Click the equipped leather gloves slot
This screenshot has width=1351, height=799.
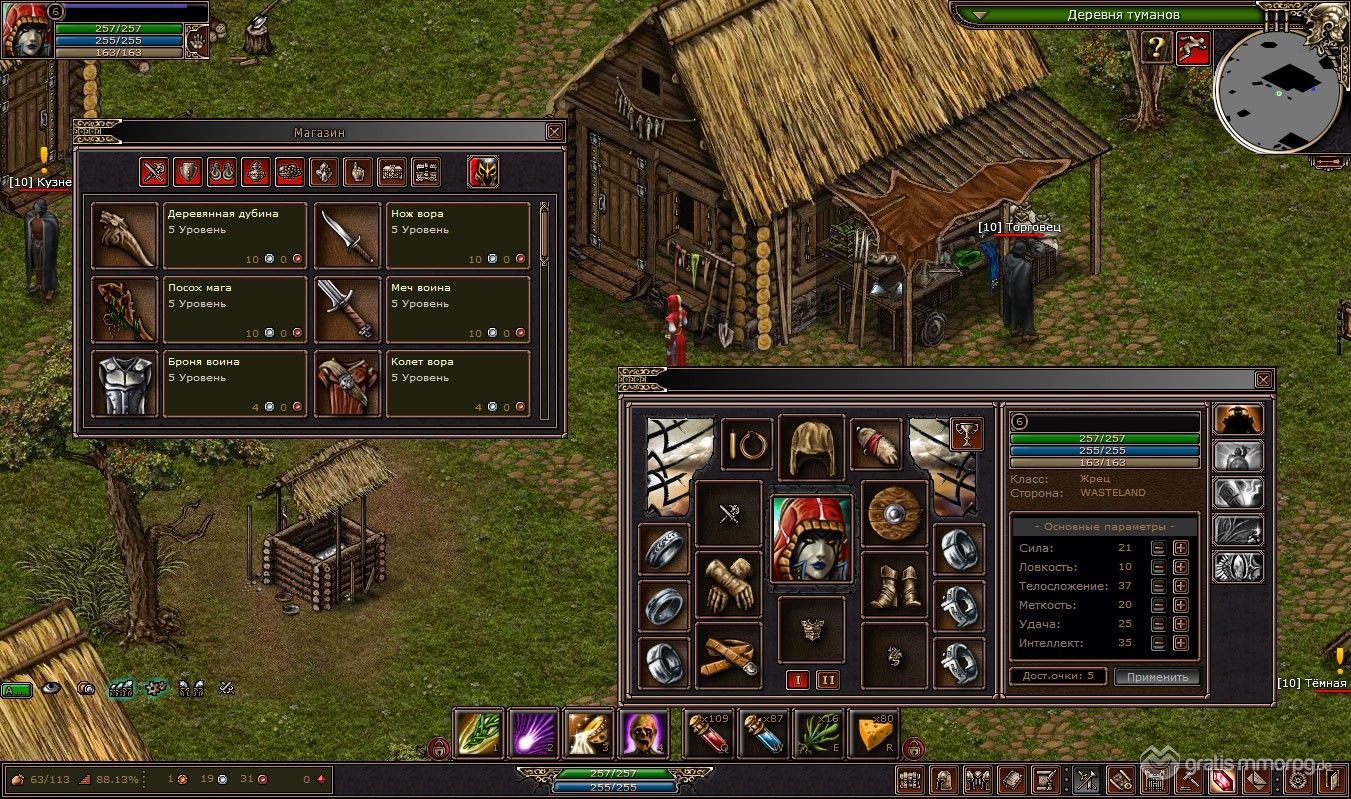(728, 584)
